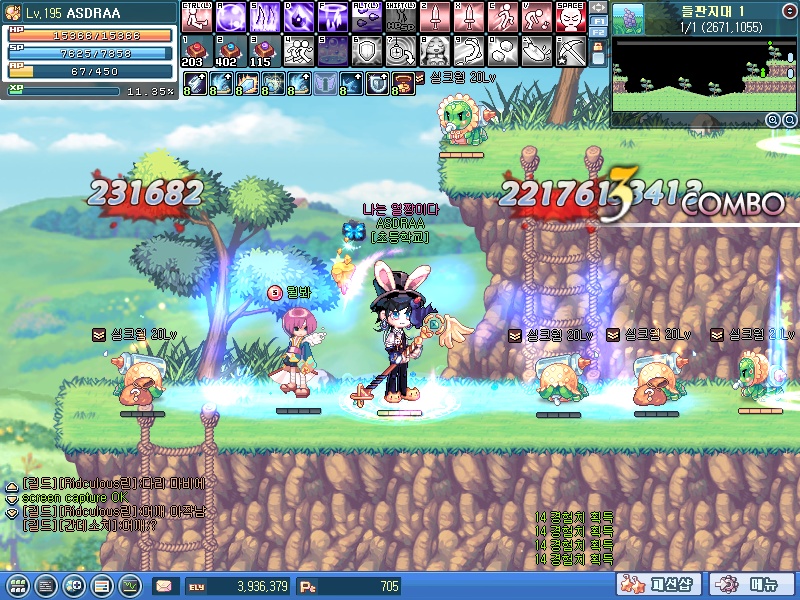Screen dimensions: 800x600
Task: Open the envelope mail icon
Action: [163, 585]
